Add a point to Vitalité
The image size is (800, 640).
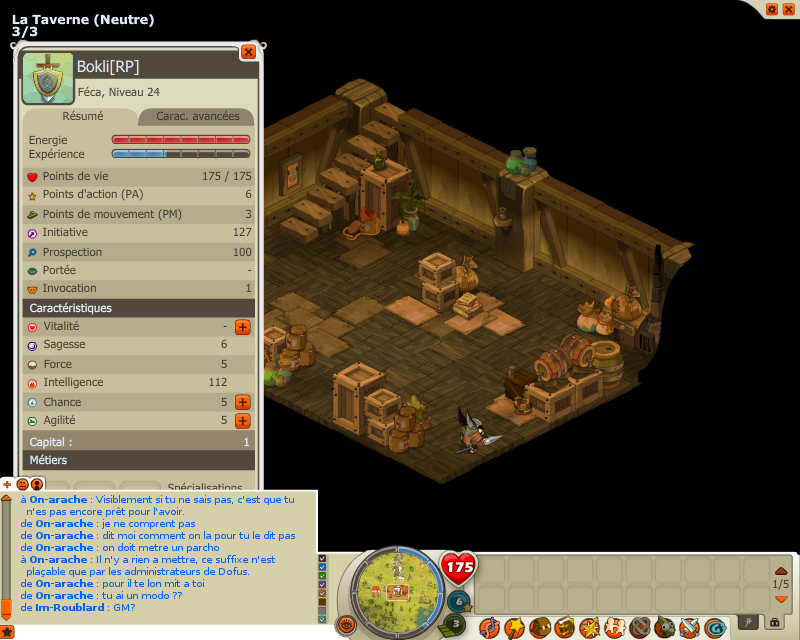pyautogui.click(x=242, y=327)
